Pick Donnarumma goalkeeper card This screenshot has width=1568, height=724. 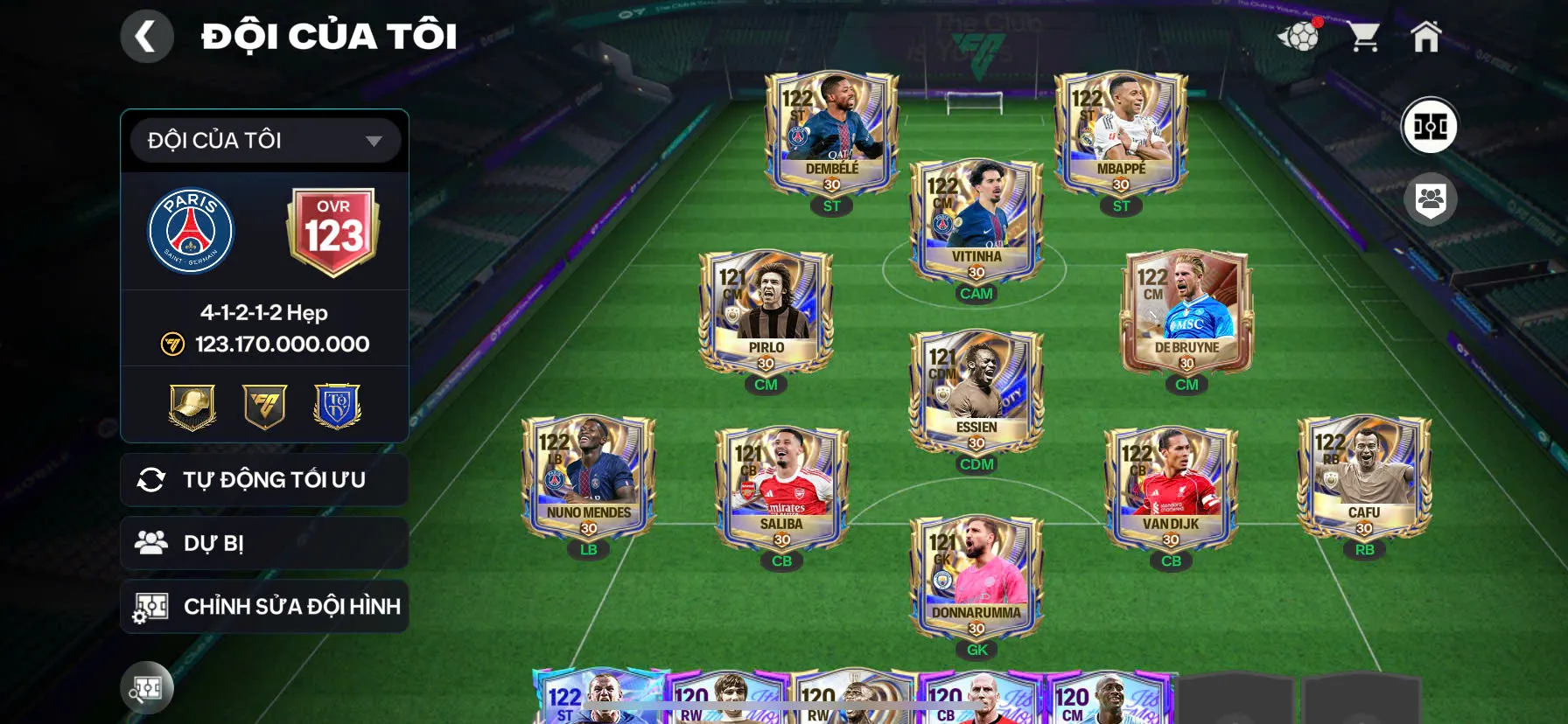[976, 577]
